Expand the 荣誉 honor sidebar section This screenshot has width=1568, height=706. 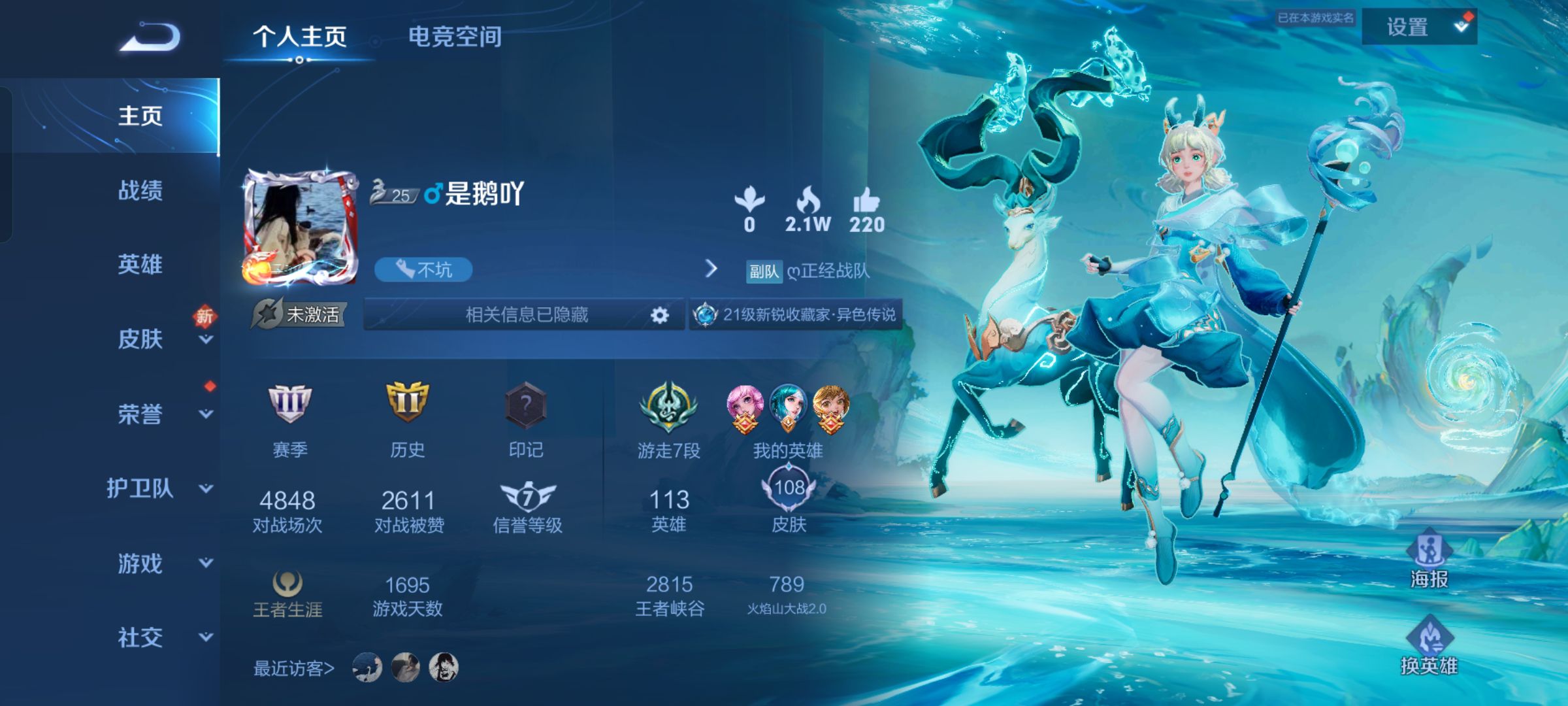[139, 414]
